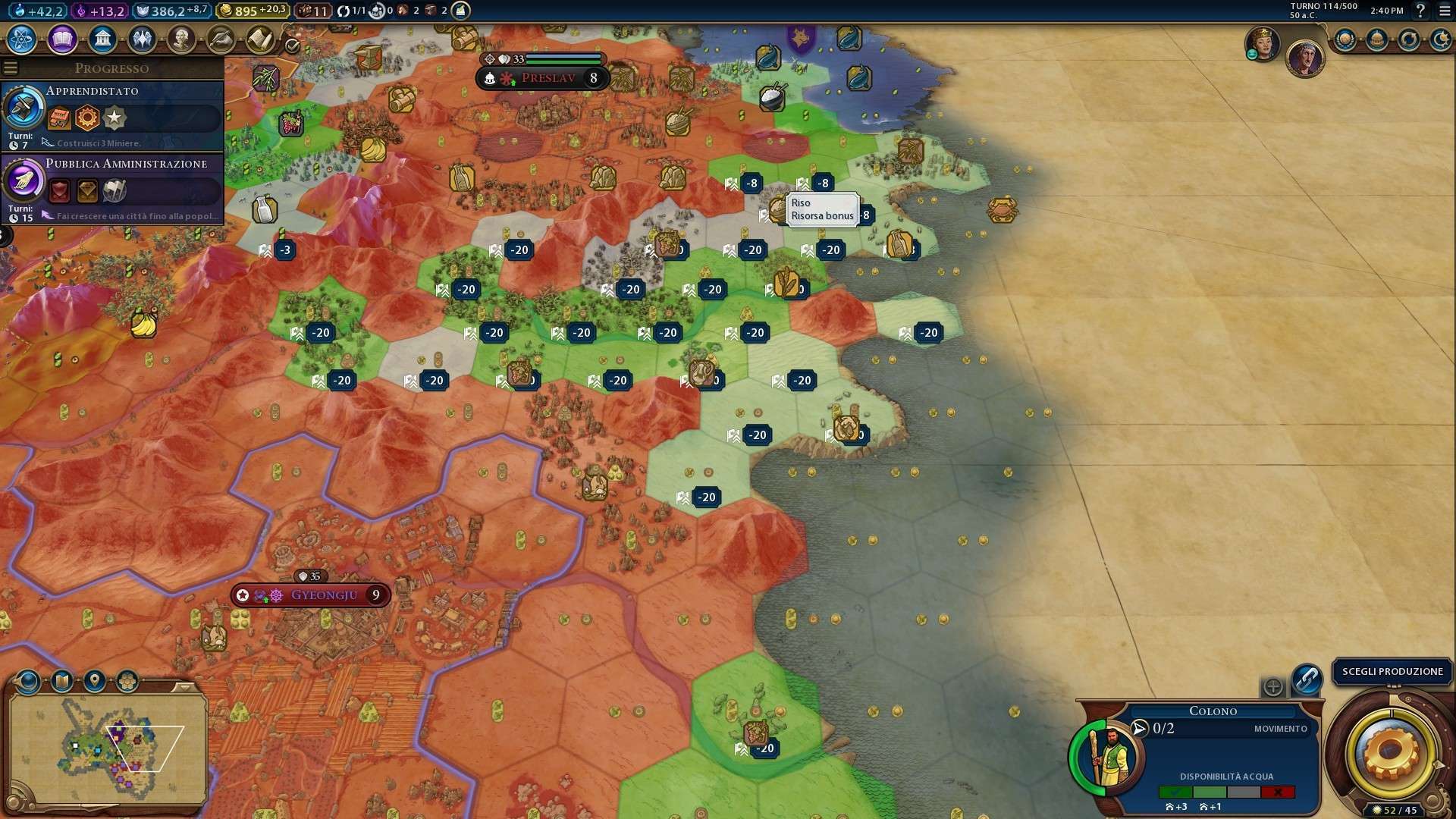Click the Preslav city banner
This screenshot has height=819, width=1456.
point(548,78)
